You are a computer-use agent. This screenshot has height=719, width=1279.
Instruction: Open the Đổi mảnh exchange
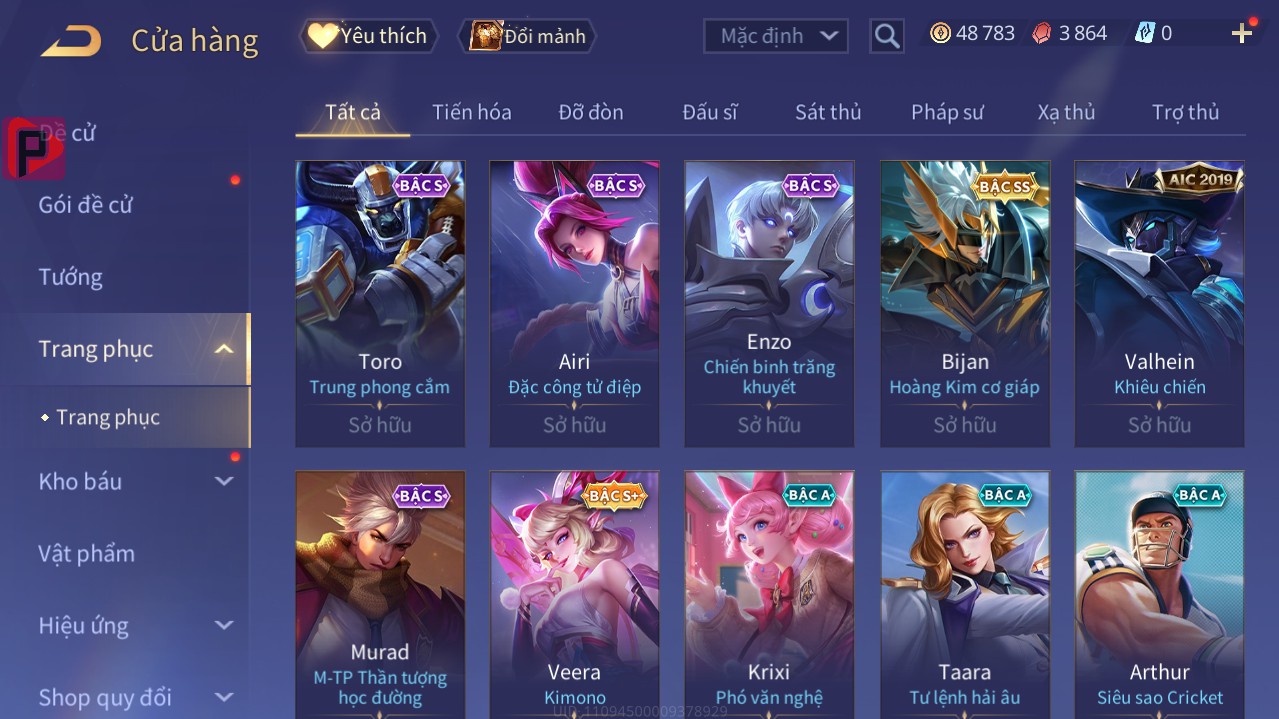tap(528, 36)
